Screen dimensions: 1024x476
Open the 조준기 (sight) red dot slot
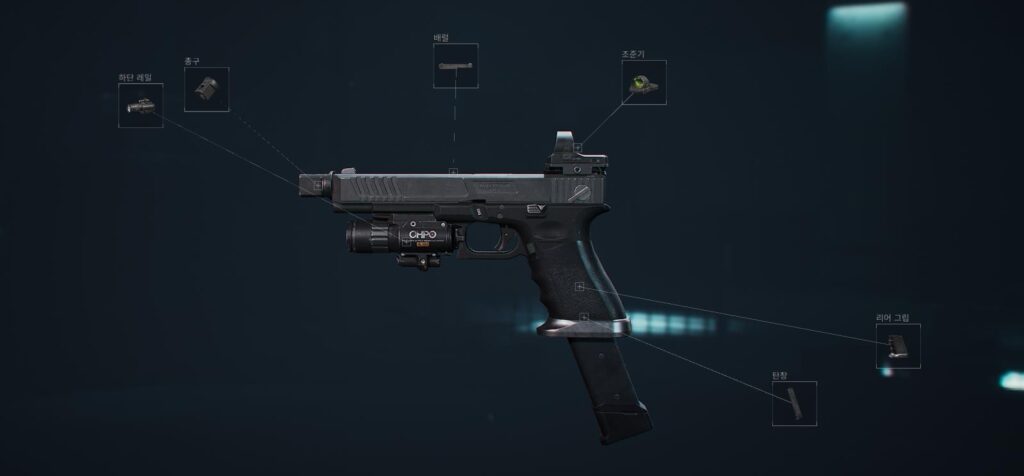643,83
